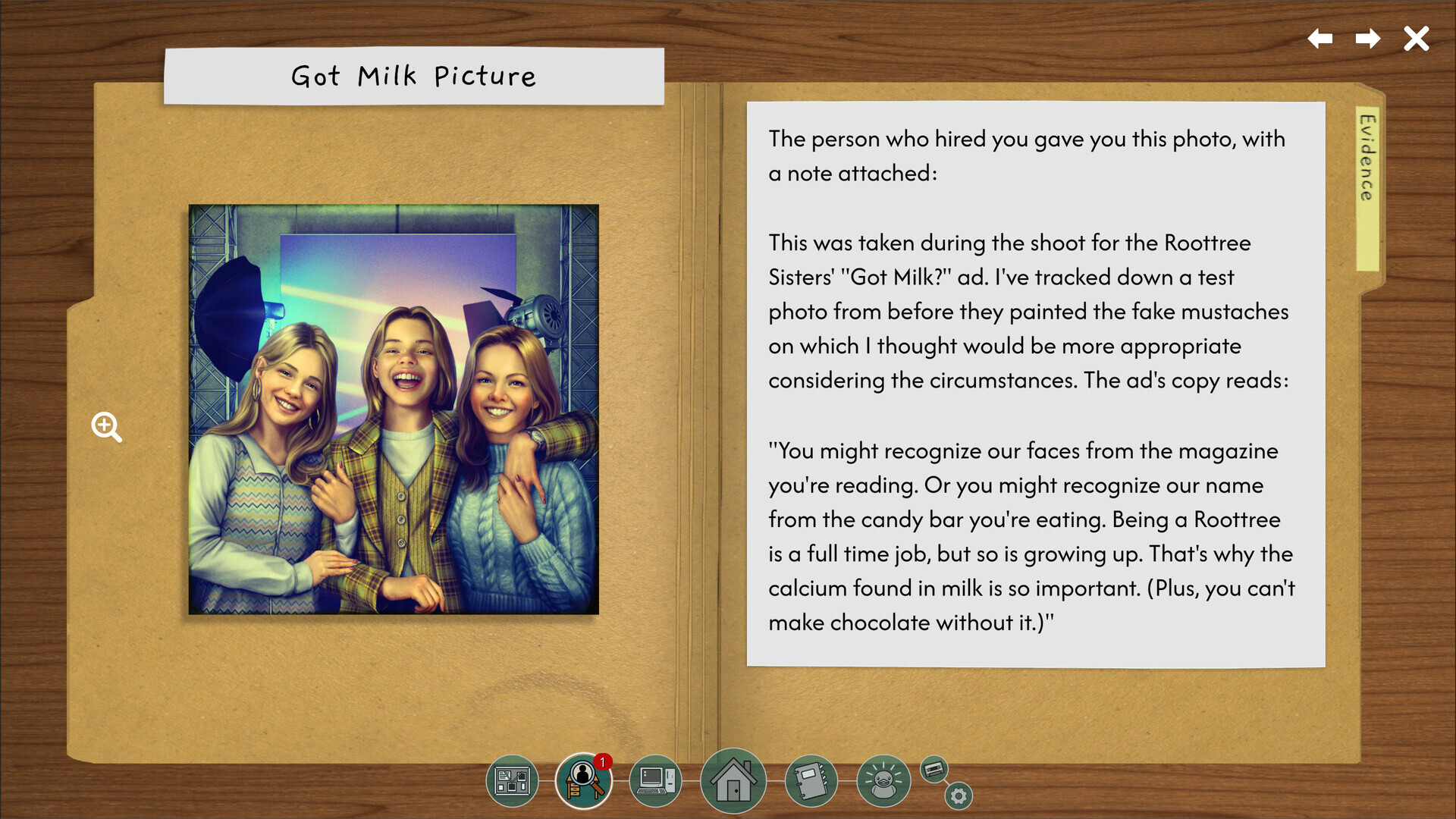Open the settings gear
The width and height of the screenshot is (1456, 819).
(x=958, y=794)
